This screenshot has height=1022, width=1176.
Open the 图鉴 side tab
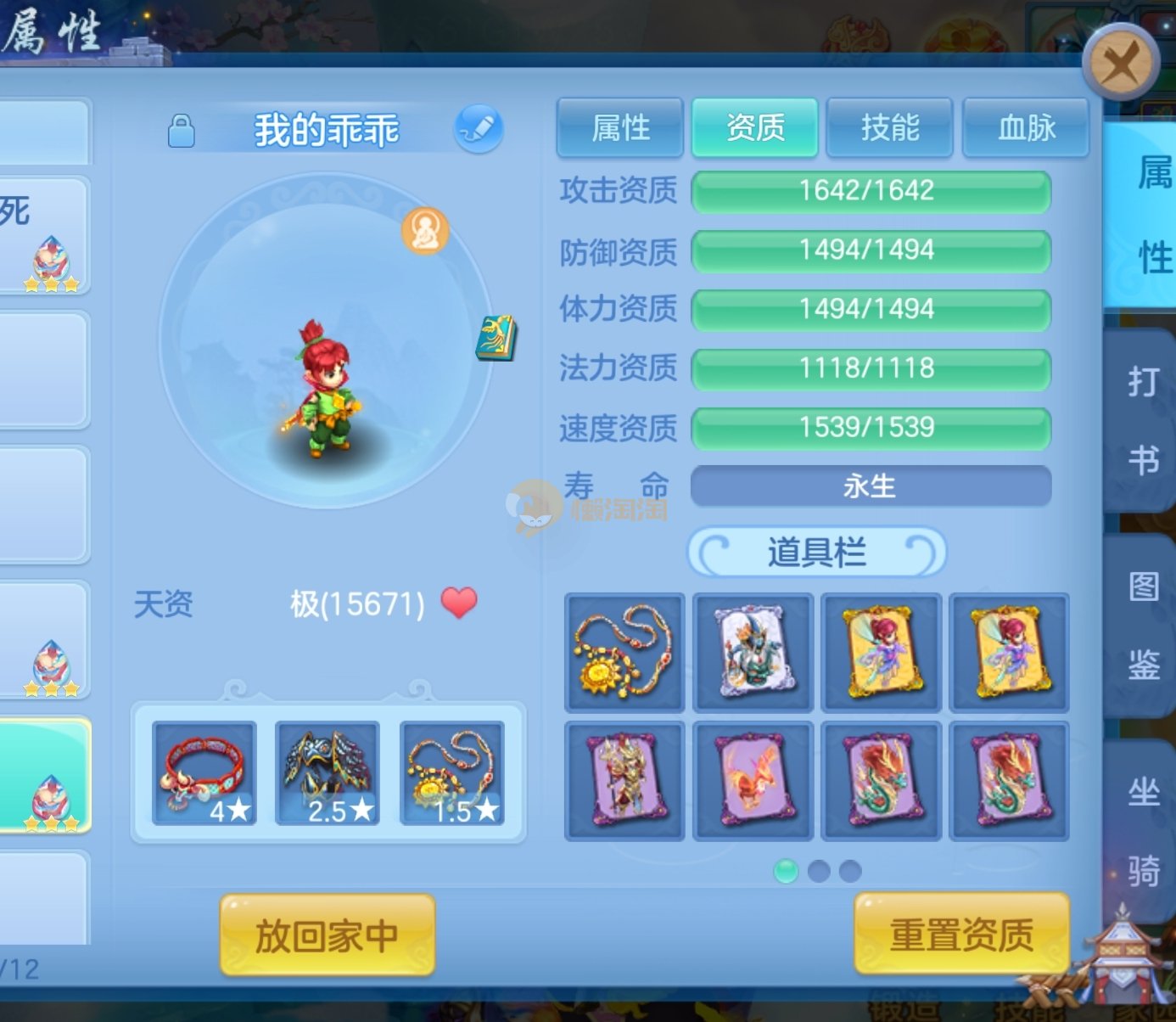[x=1143, y=626]
